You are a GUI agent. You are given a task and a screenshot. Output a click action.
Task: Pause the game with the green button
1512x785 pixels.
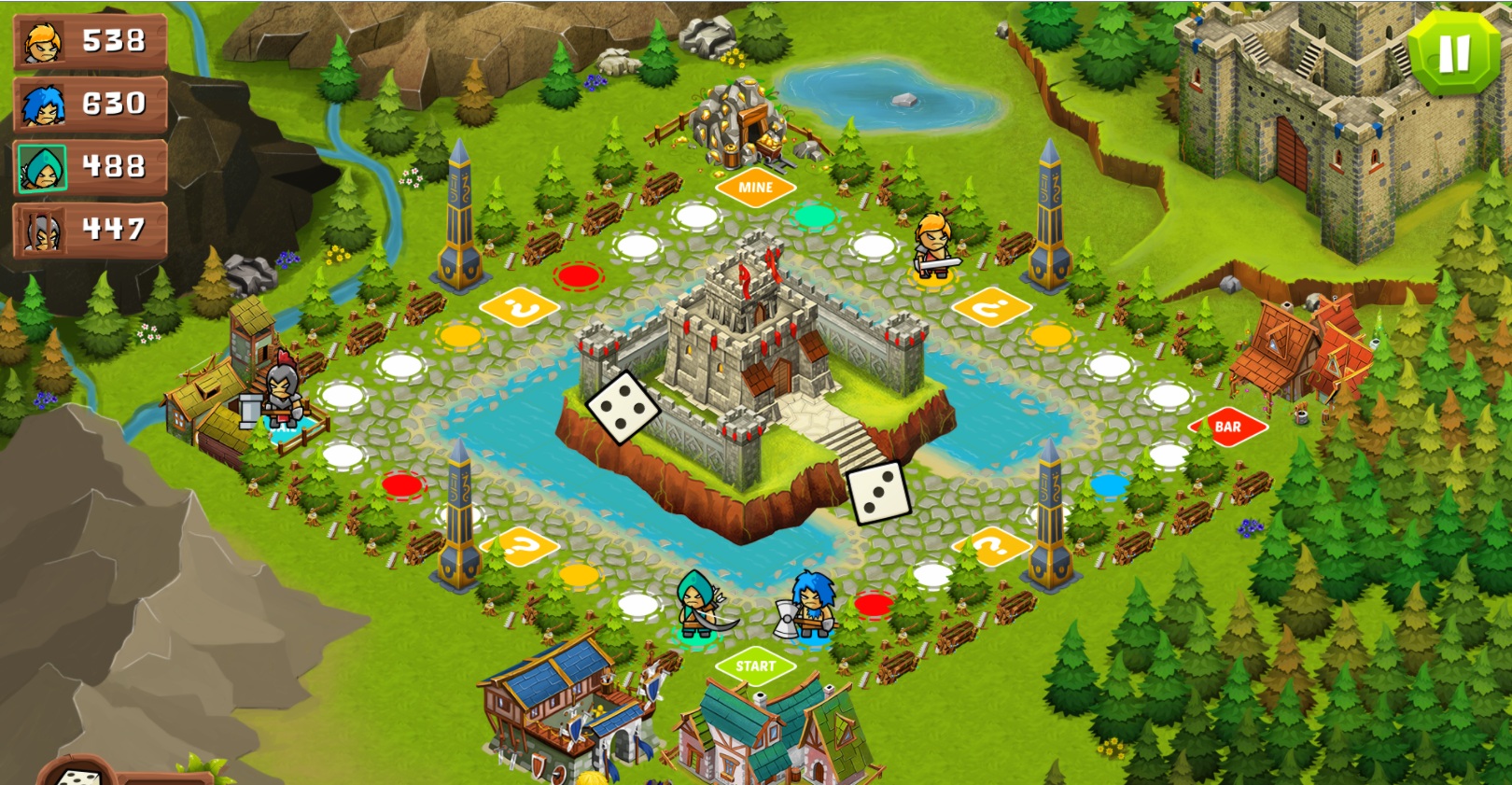(x=1454, y=53)
